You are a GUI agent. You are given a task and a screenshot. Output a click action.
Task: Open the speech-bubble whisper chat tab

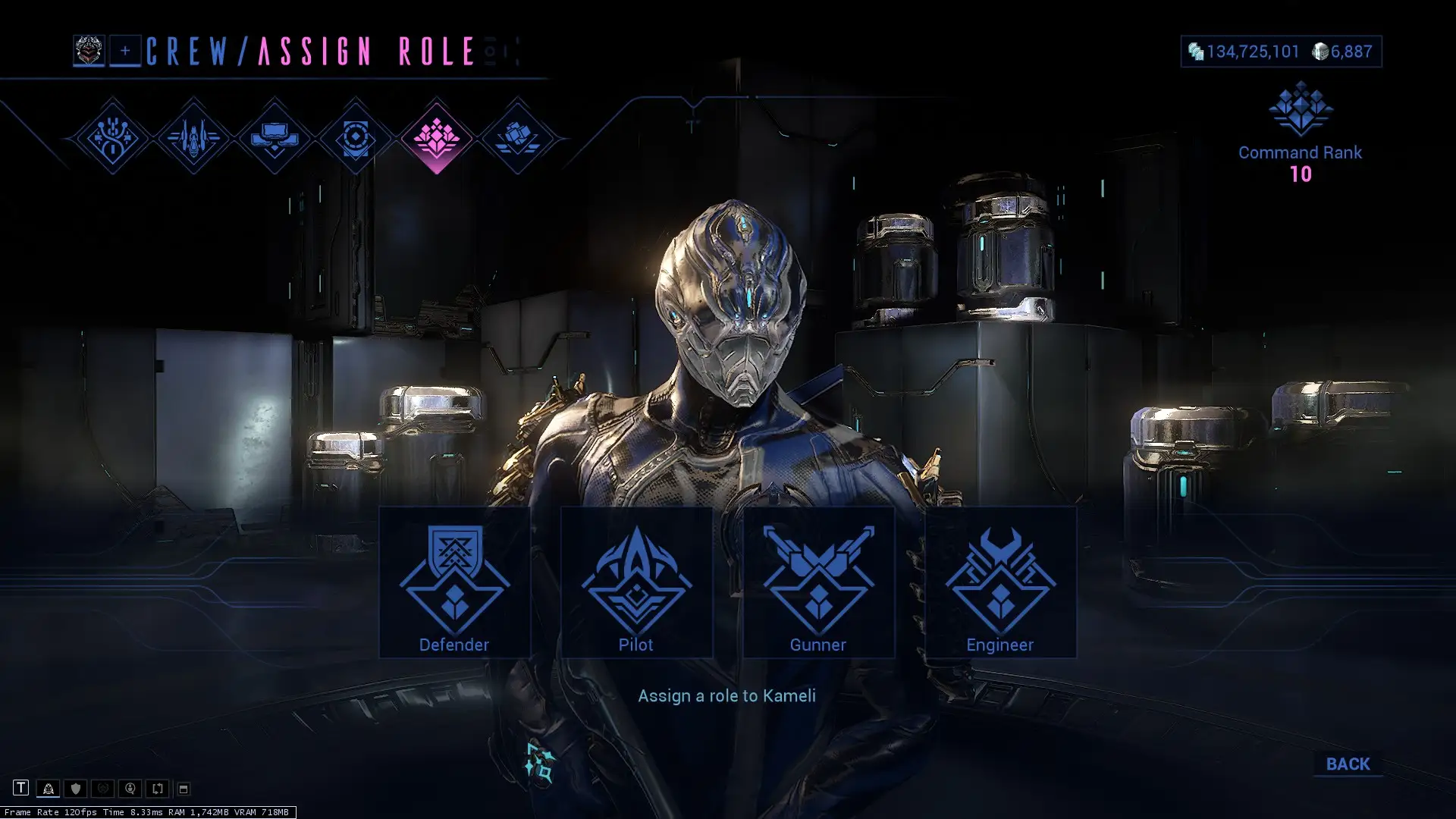click(x=130, y=789)
